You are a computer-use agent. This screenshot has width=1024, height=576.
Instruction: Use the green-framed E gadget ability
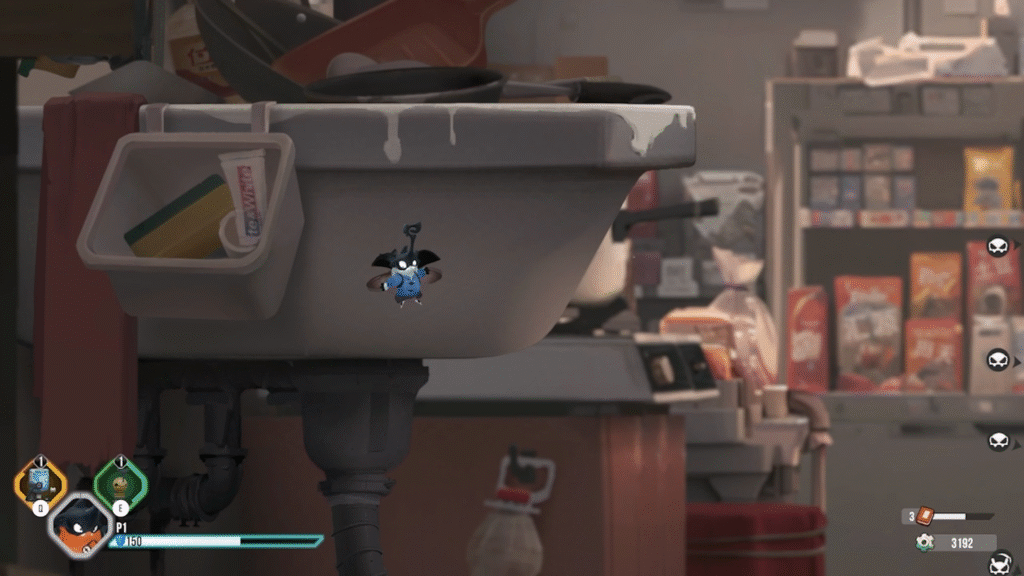click(120, 484)
